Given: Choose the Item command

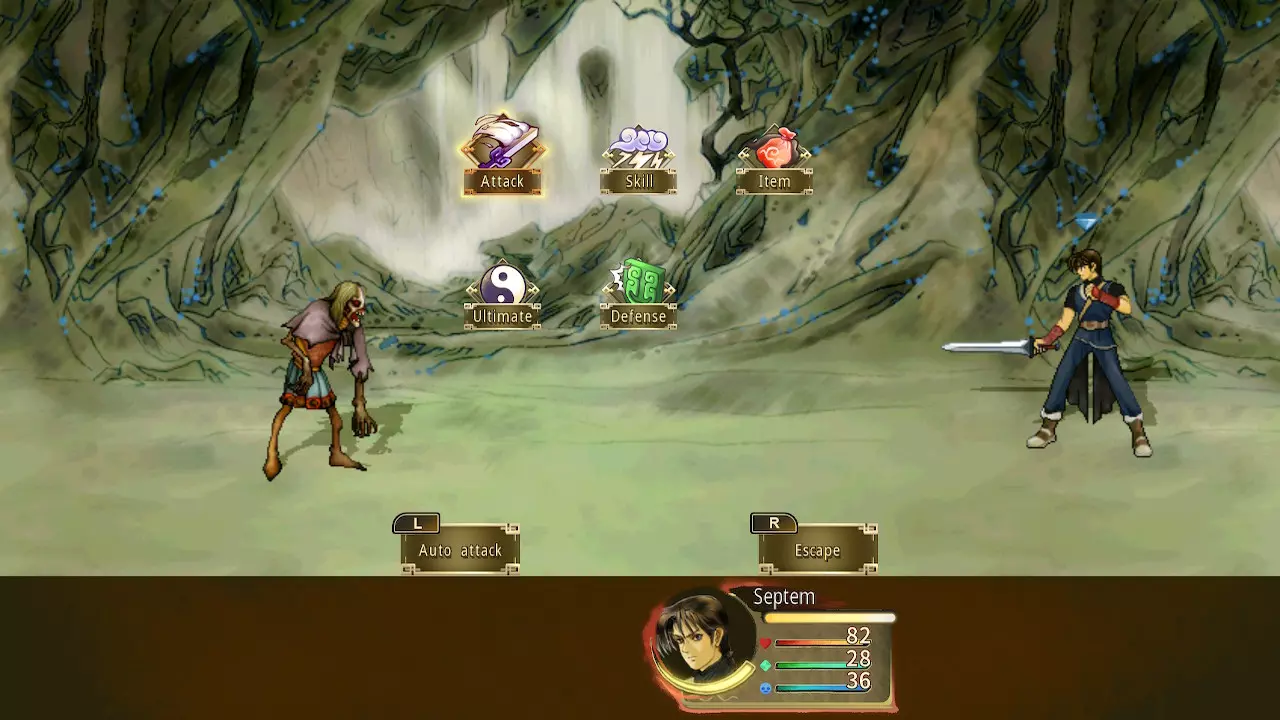Looking at the screenshot, I should tap(774, 160).
